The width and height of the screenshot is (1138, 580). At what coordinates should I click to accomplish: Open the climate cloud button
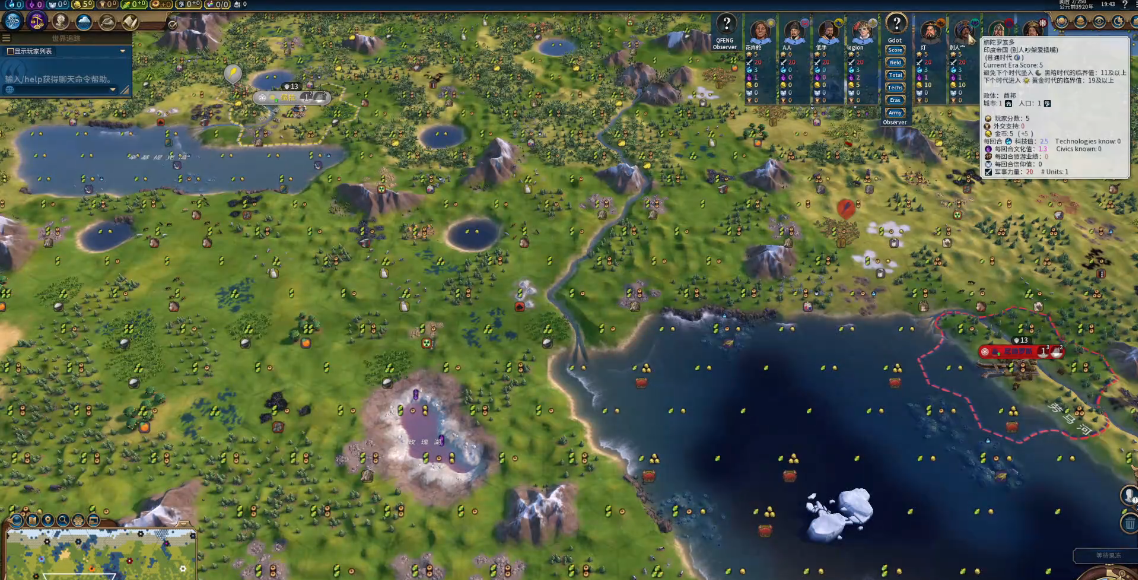tap(84, 21)
